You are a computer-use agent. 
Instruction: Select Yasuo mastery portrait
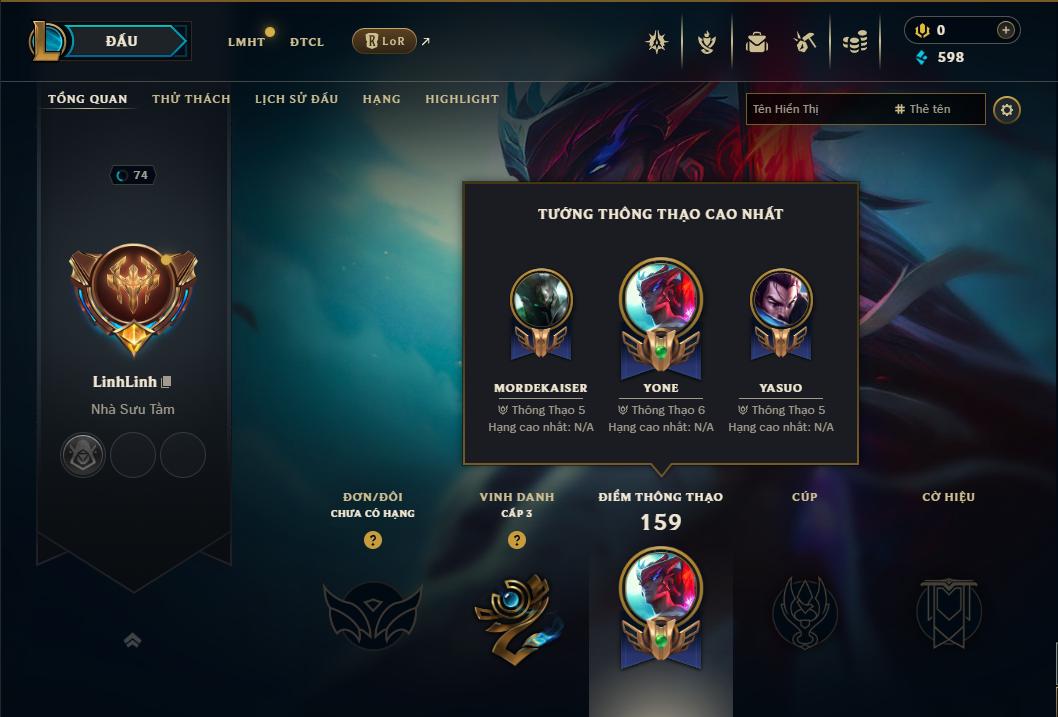pos(781,300)
